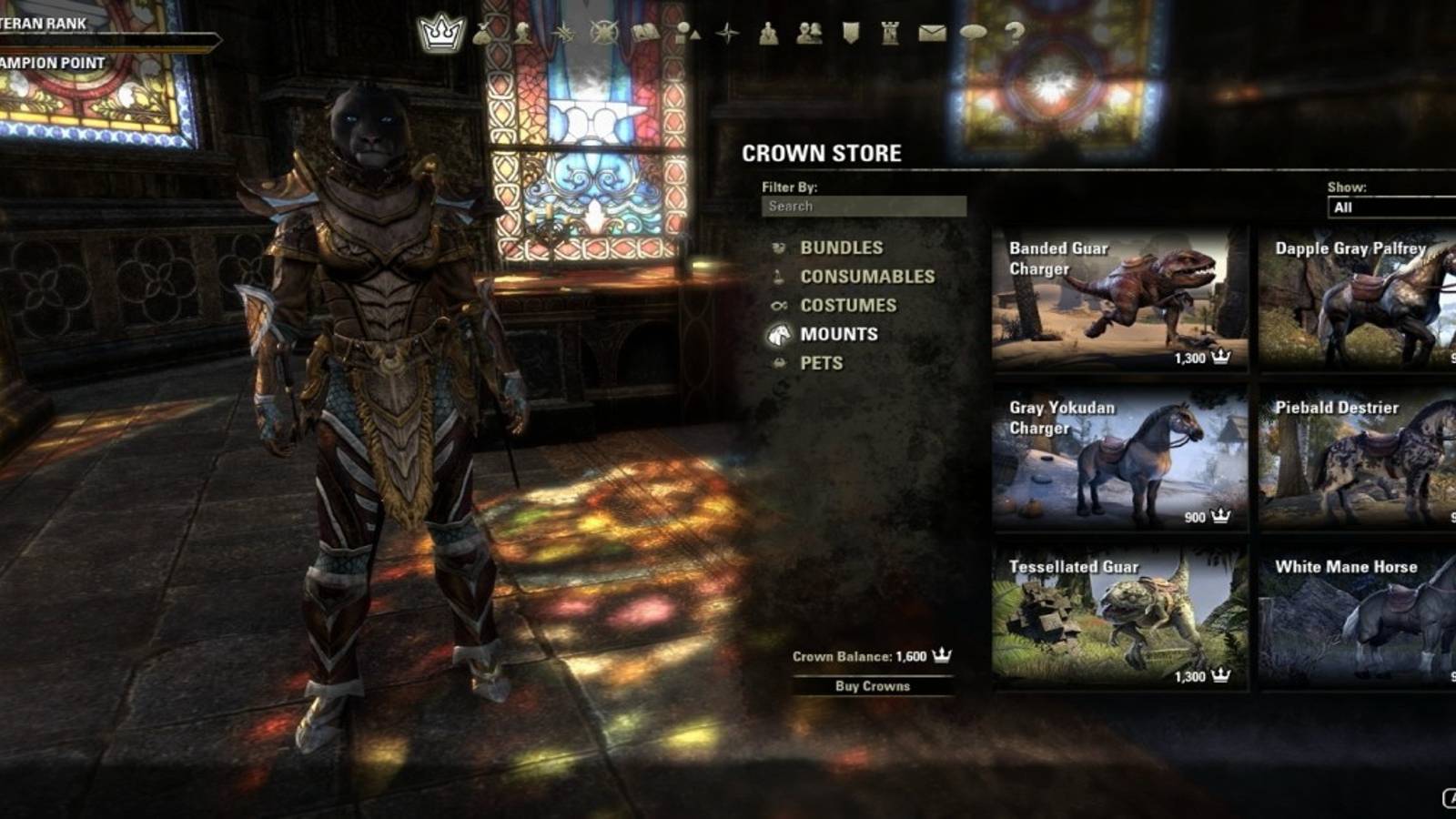
Task: Select the Gray Yokudan Charger mount
Action: (x=1122, y=460)
